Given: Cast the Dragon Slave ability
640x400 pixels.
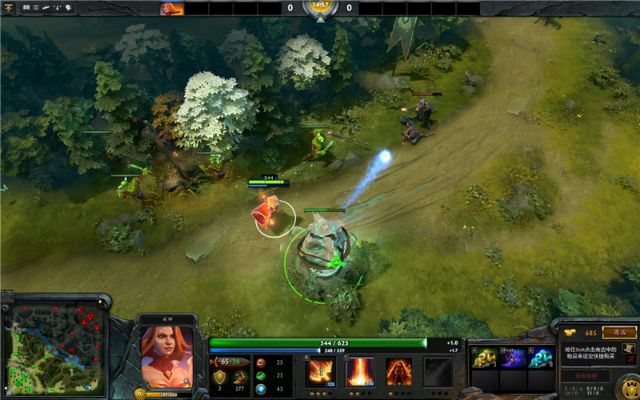Looking at the screenshot, I should coord(321,372).
